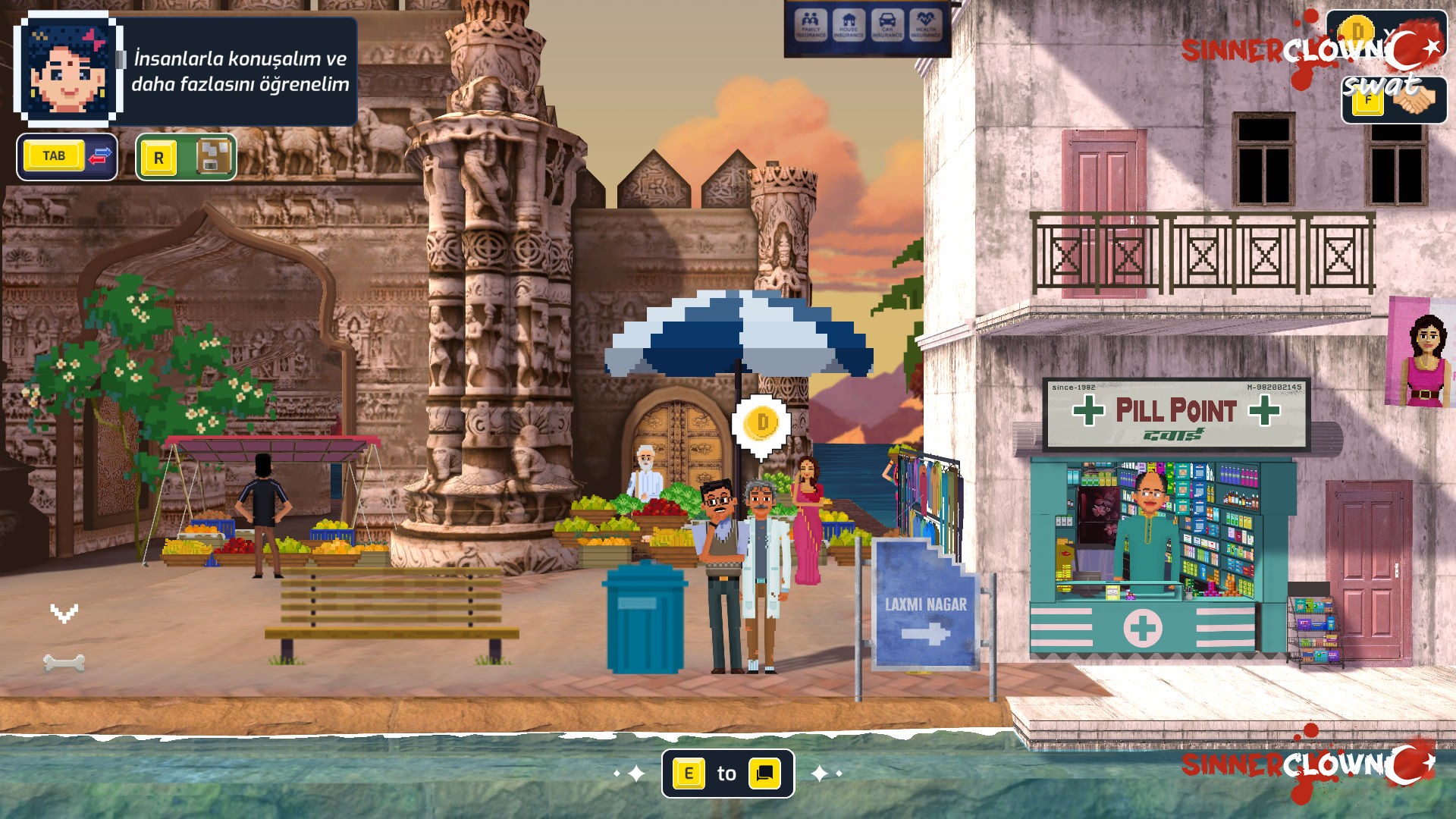Switch characters with the red-blue arrows icon
This screenshot has height=819, width=1456.
[100, 157]
